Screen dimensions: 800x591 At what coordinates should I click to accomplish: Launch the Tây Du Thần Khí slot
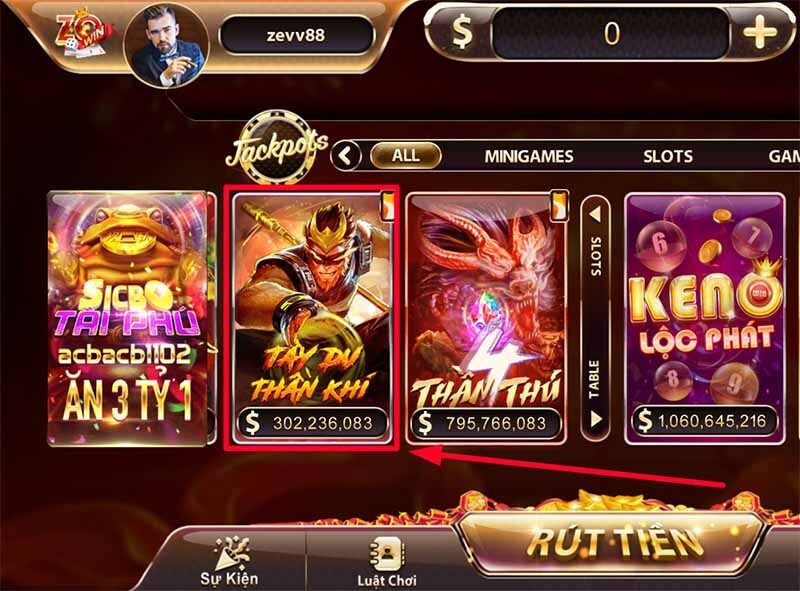pyautogui.click(x=314, y=318)
